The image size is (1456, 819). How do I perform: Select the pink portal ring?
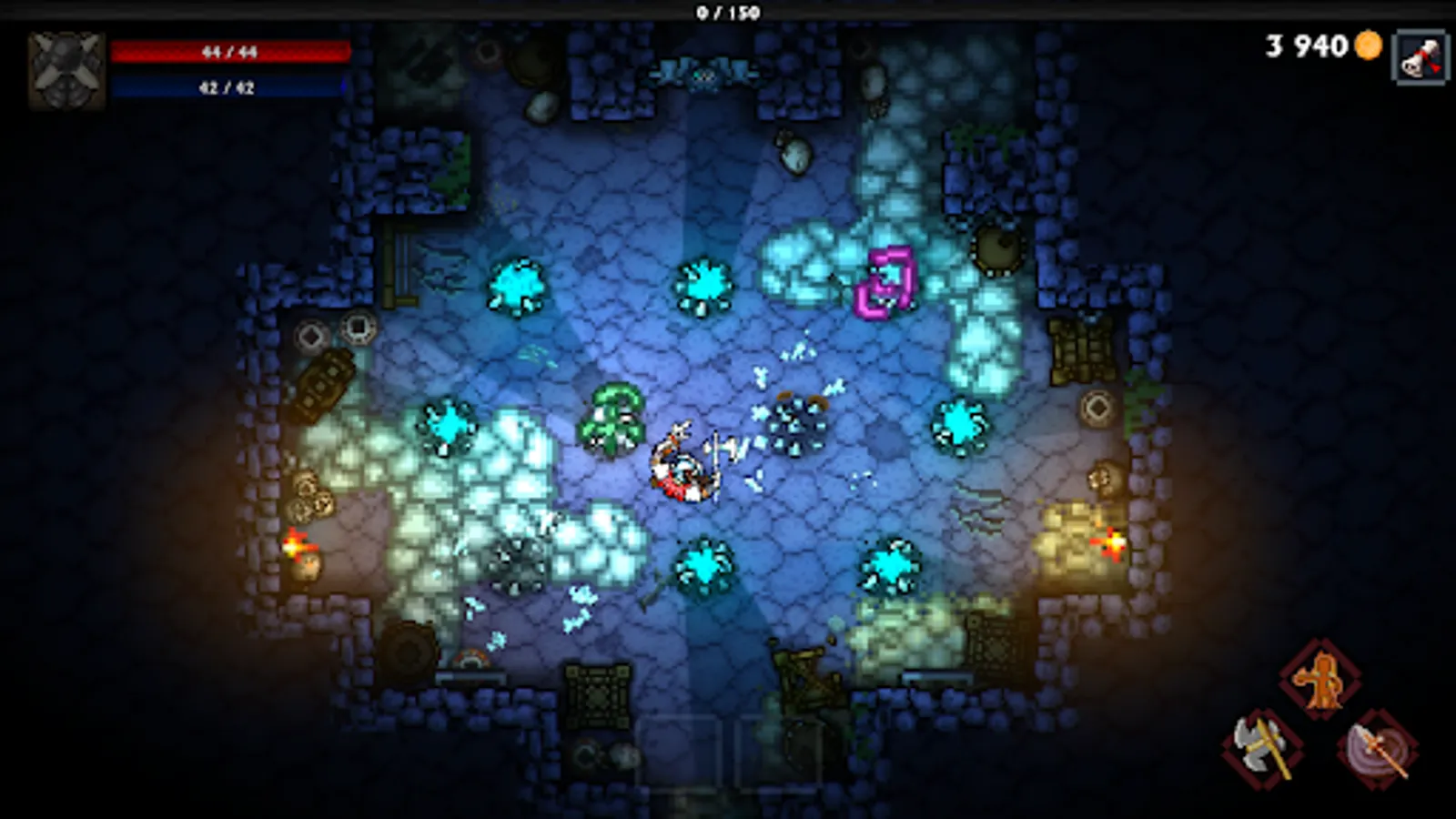click(x=885, y=282)
